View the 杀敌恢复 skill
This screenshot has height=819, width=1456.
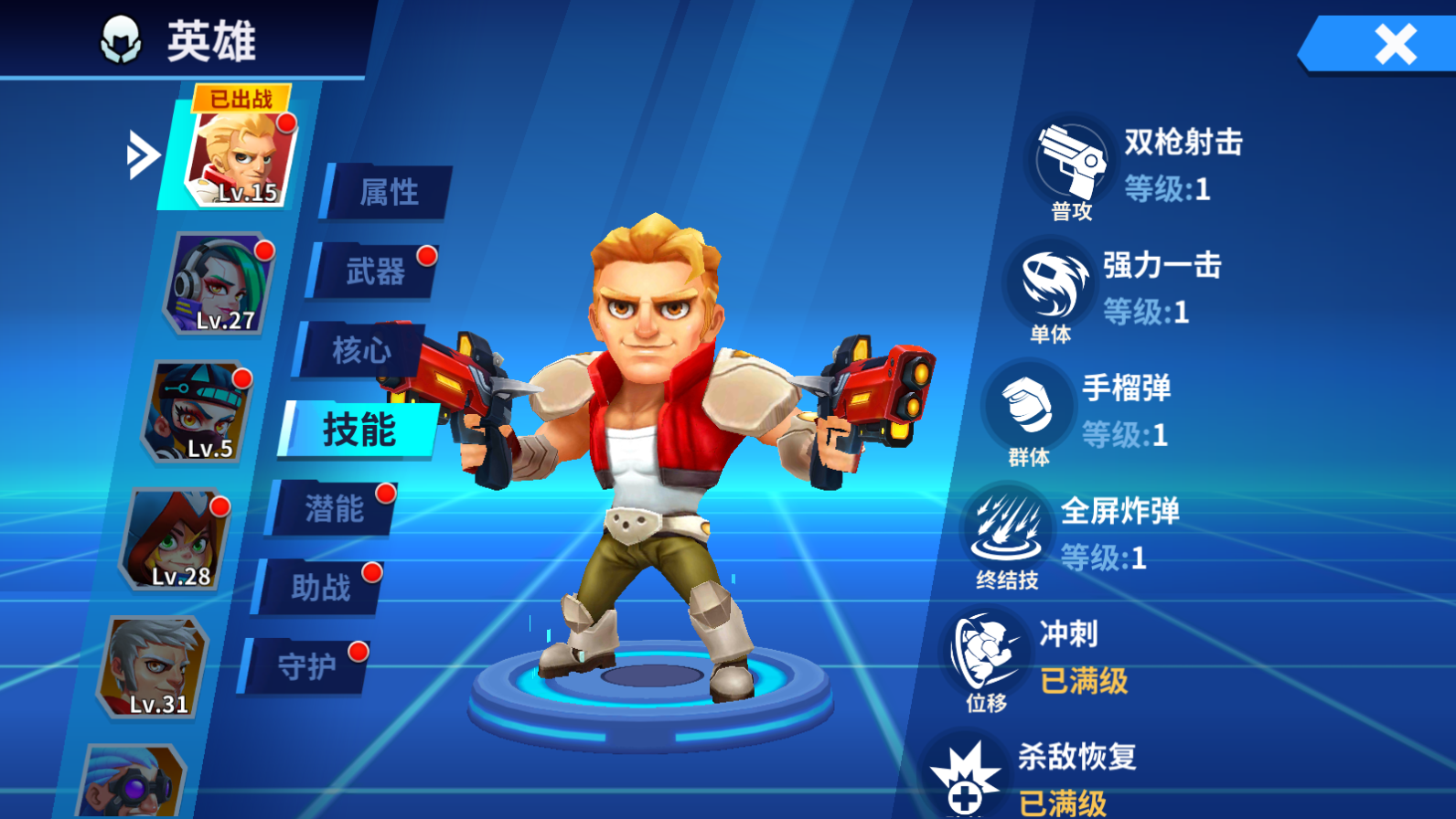click(x=964, y=777)
